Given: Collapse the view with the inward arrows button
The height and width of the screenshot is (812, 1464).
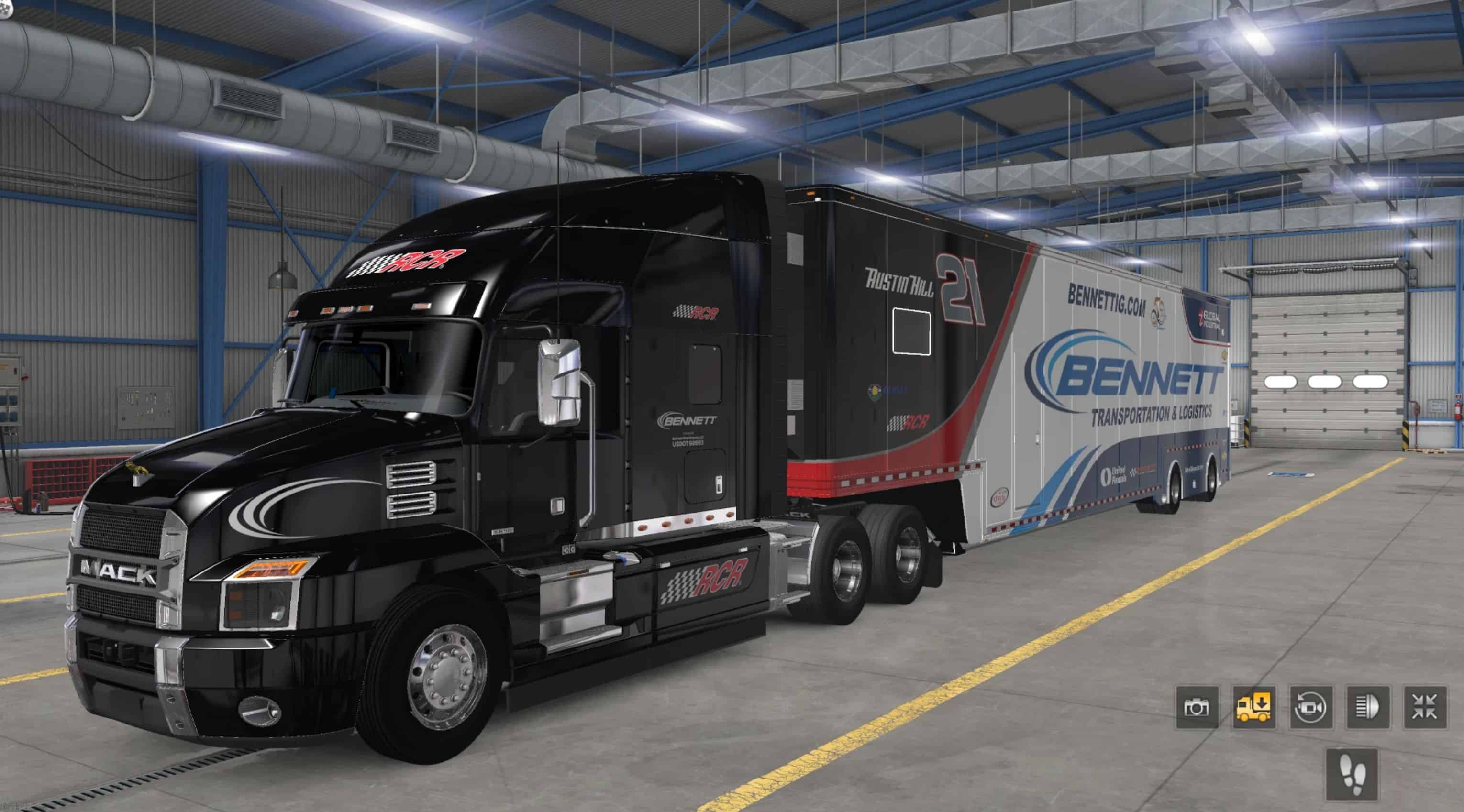Looking at the screenshot, I should [x=1425, y=707].
